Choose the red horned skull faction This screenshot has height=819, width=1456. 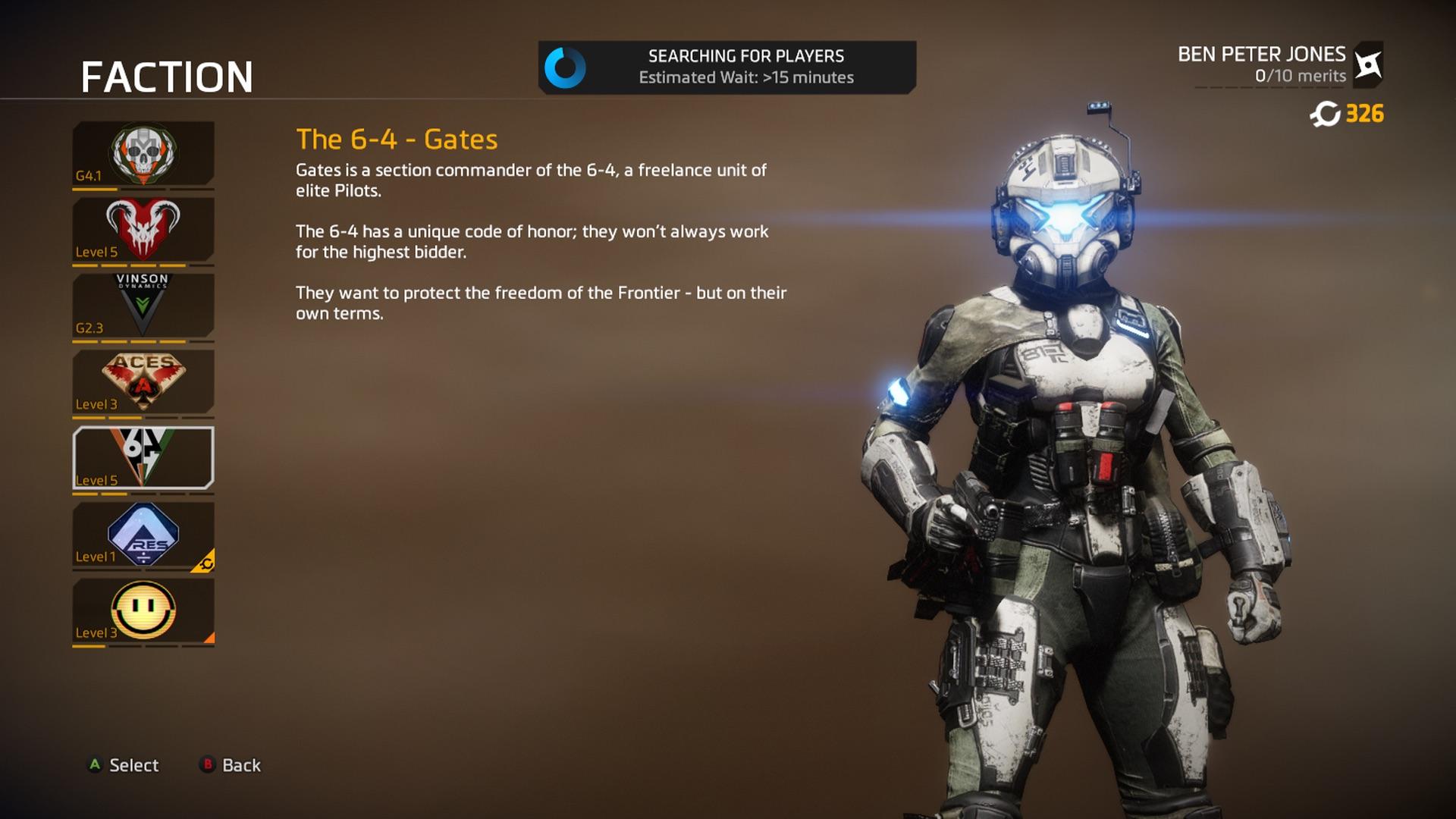click(x=143, y=229)
